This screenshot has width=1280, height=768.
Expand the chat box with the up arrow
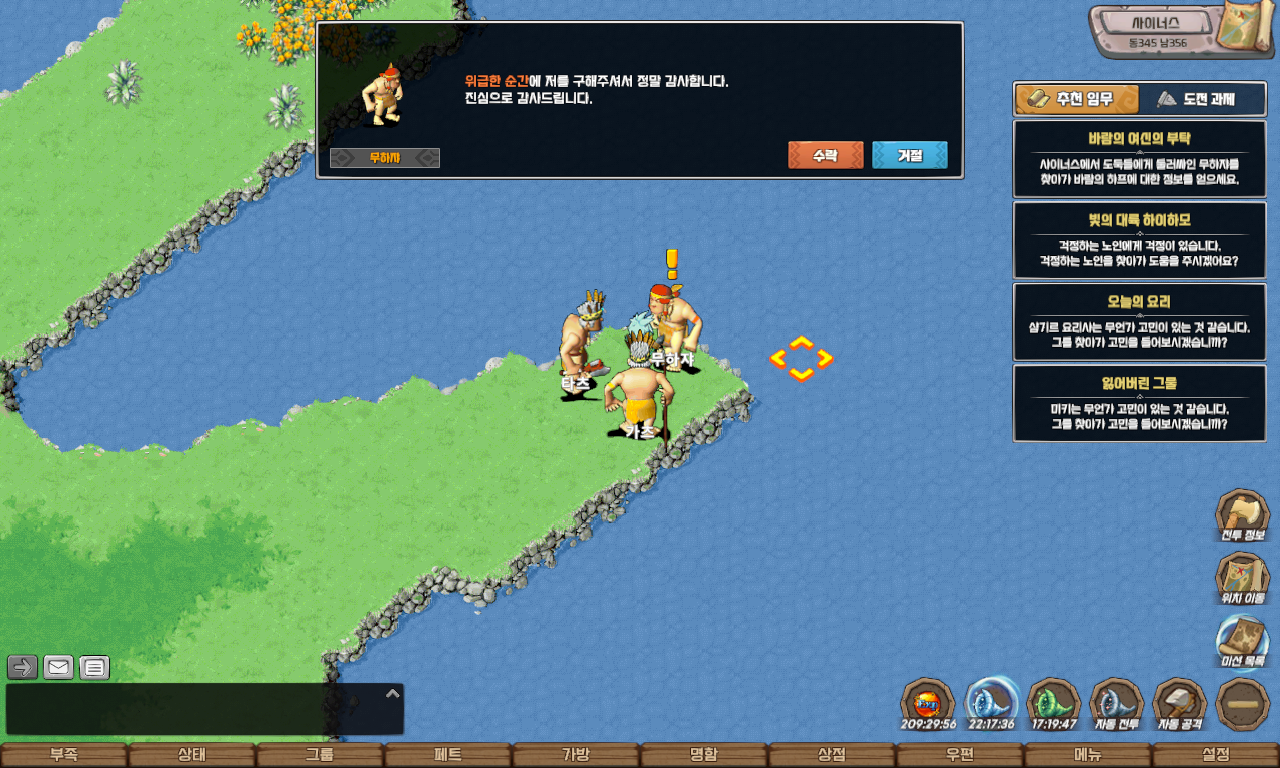pos(393,693)
